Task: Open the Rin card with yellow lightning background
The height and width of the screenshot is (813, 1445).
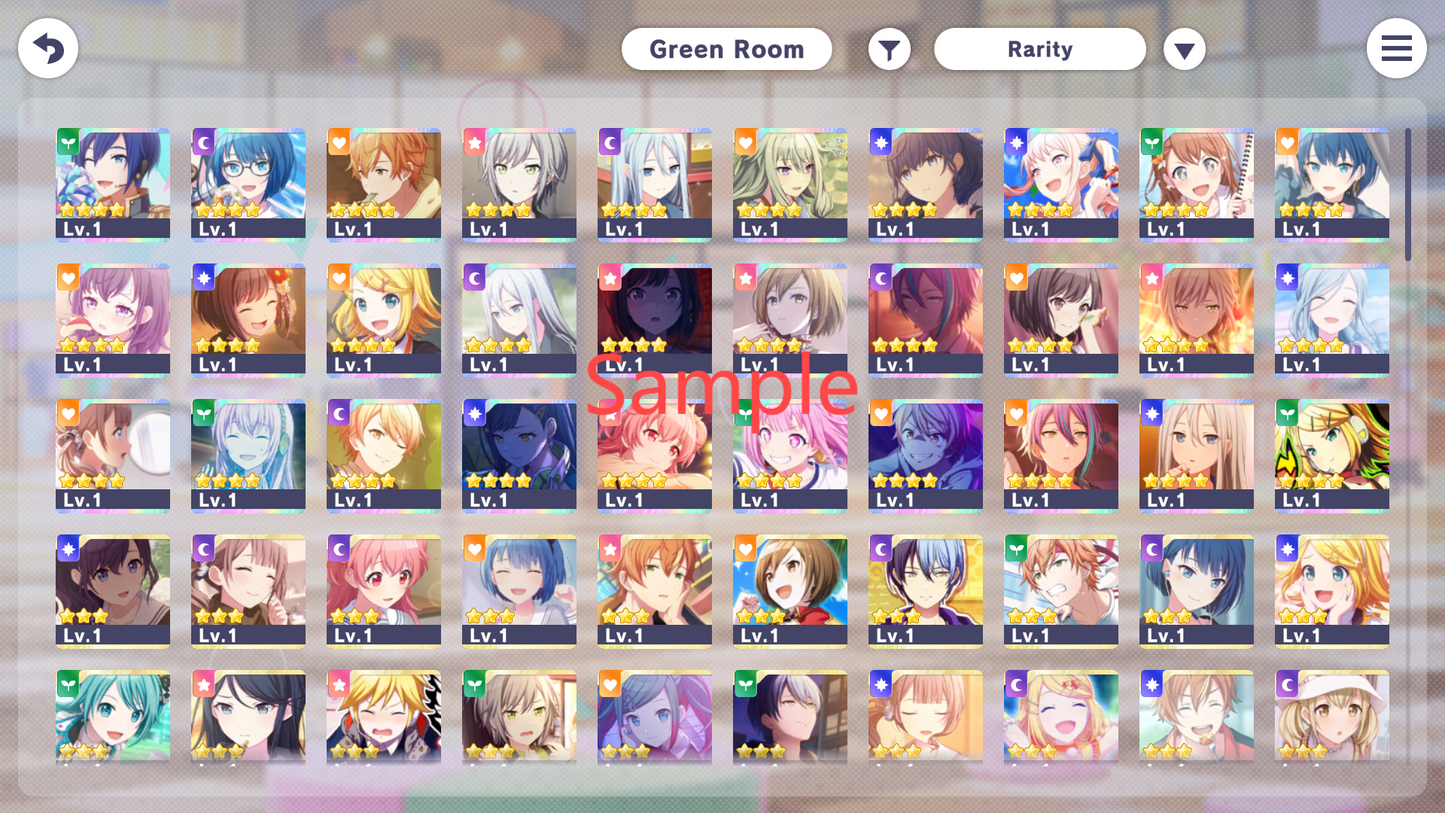Action: point(1331,455)
